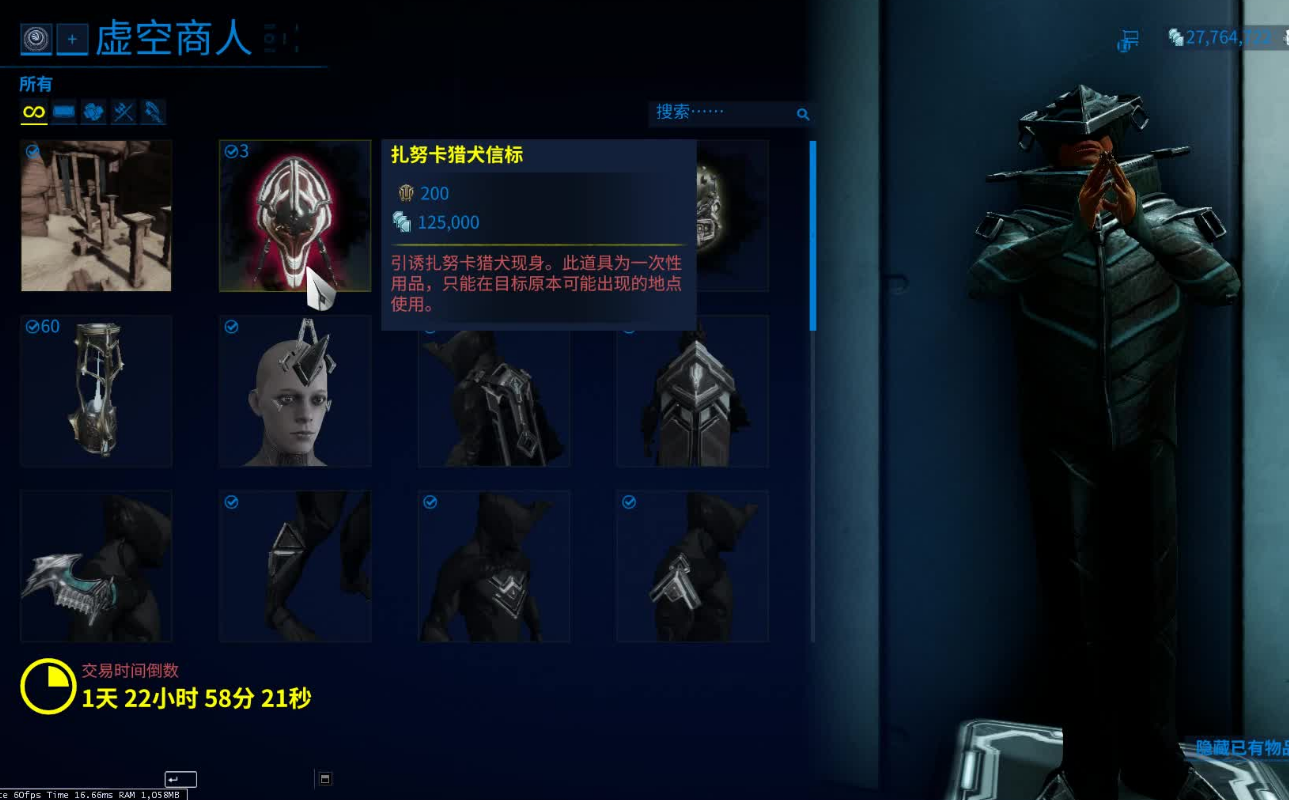Click the return-arrow icon on the bottom bar
The image size is (1289, 800).
[180, 778]
